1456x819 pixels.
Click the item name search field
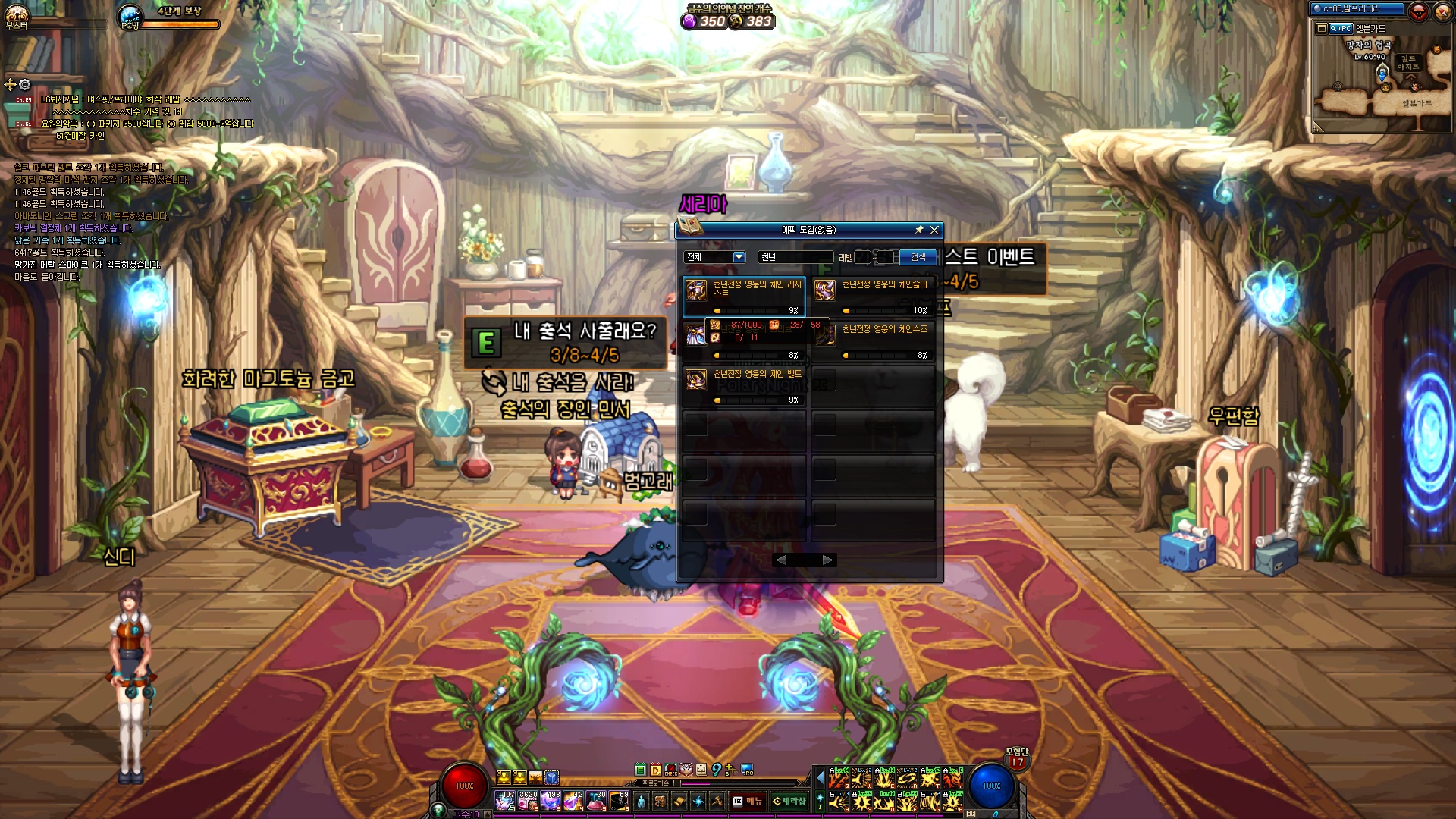coord(795,257)
